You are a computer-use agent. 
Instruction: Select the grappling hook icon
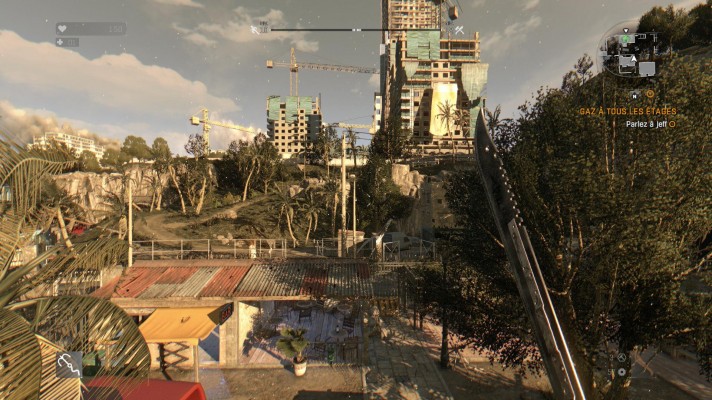69,364
